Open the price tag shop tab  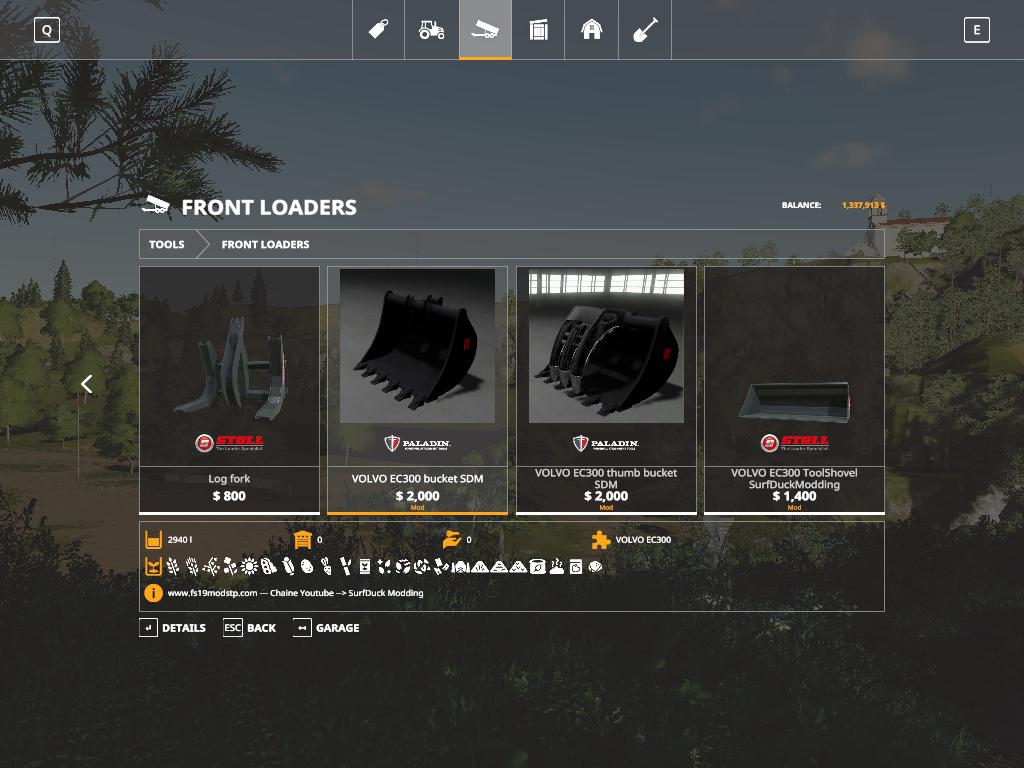[378, 30]
